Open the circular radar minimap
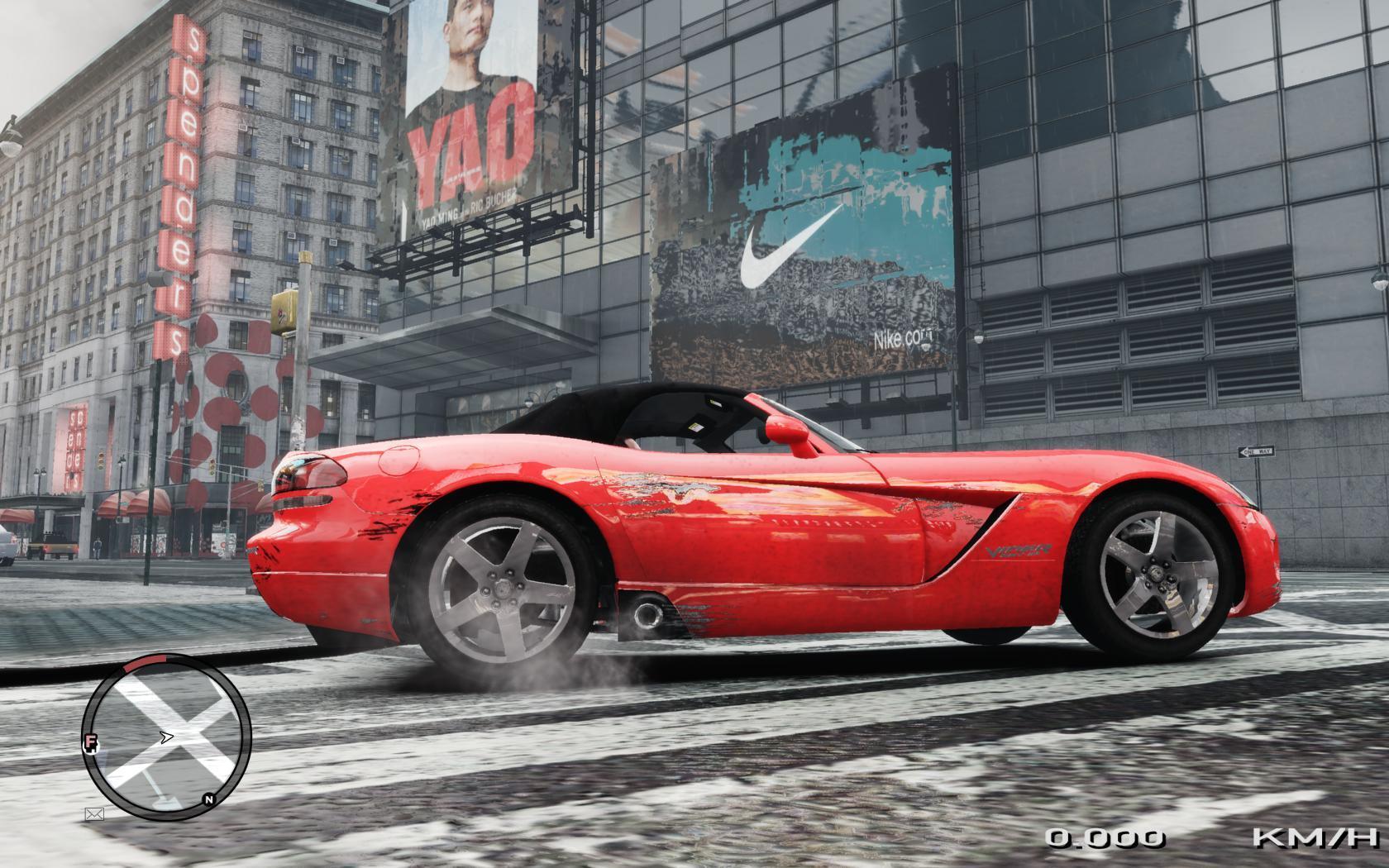Screen dimensions: 1389x868 coord(167,732)
